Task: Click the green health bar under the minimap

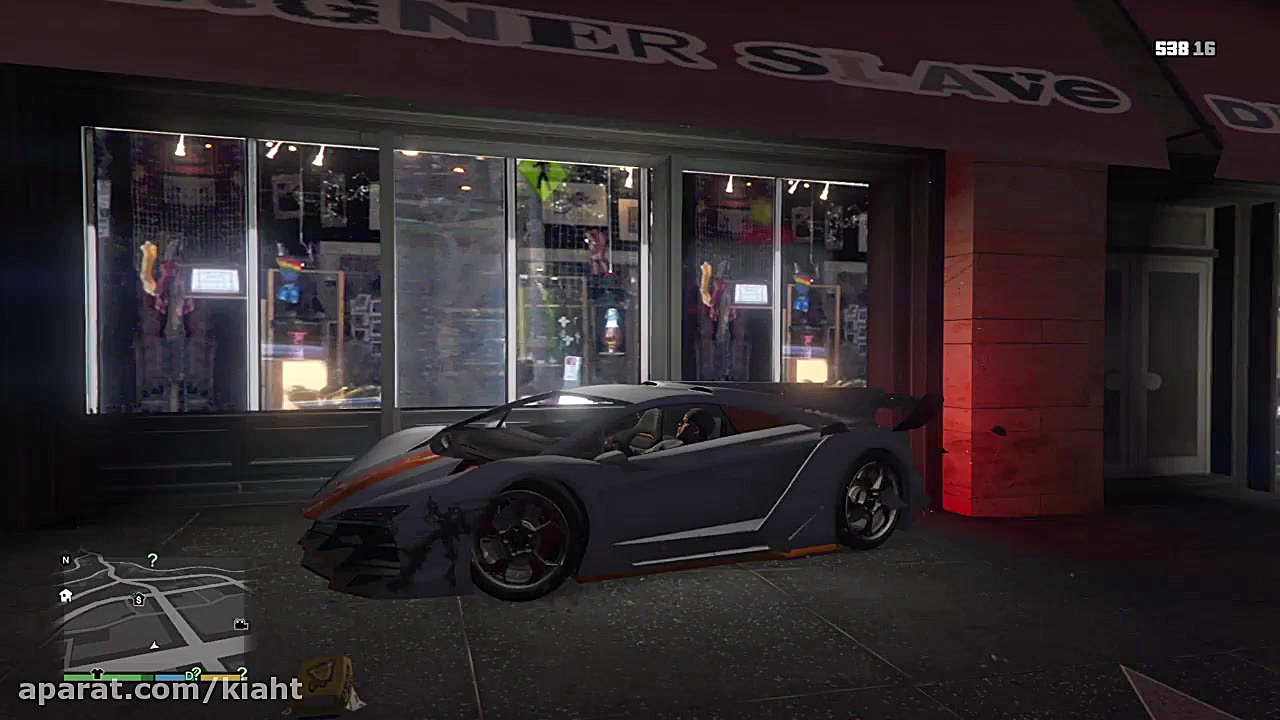Action: (x=110, y=677)
